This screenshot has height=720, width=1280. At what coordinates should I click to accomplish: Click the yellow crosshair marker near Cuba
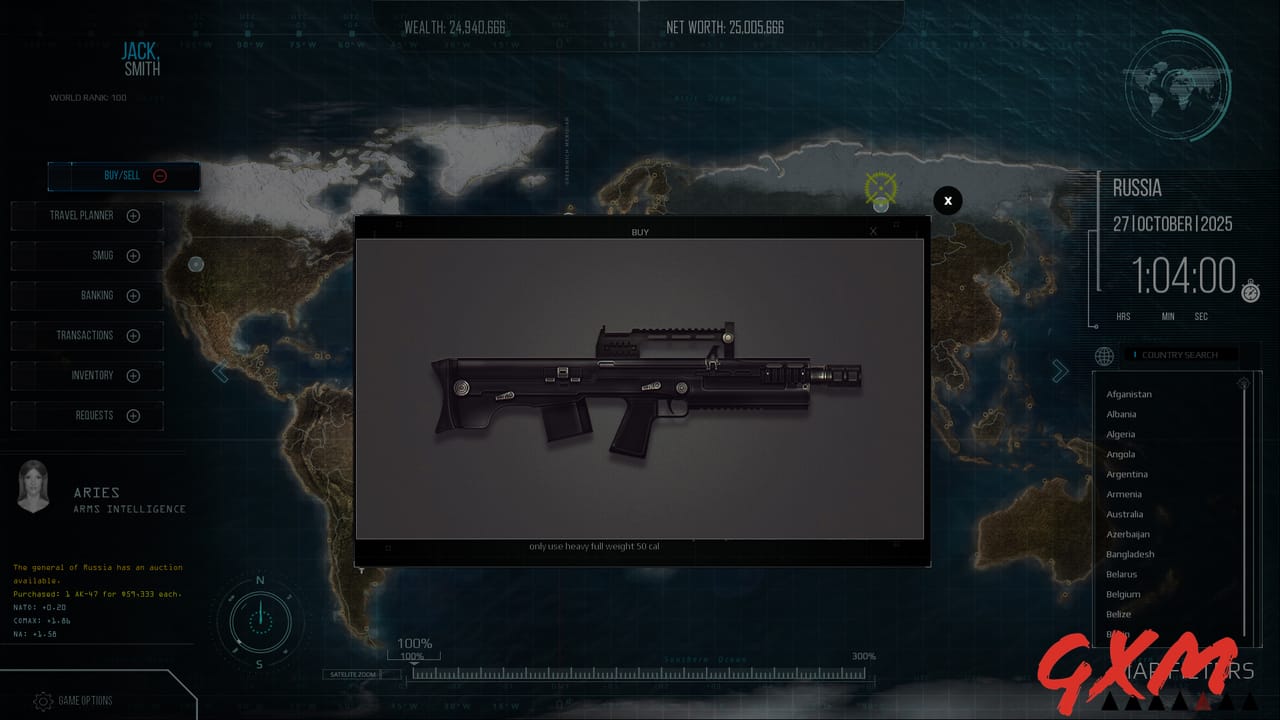pyautogui.click(x=879, y=186)
